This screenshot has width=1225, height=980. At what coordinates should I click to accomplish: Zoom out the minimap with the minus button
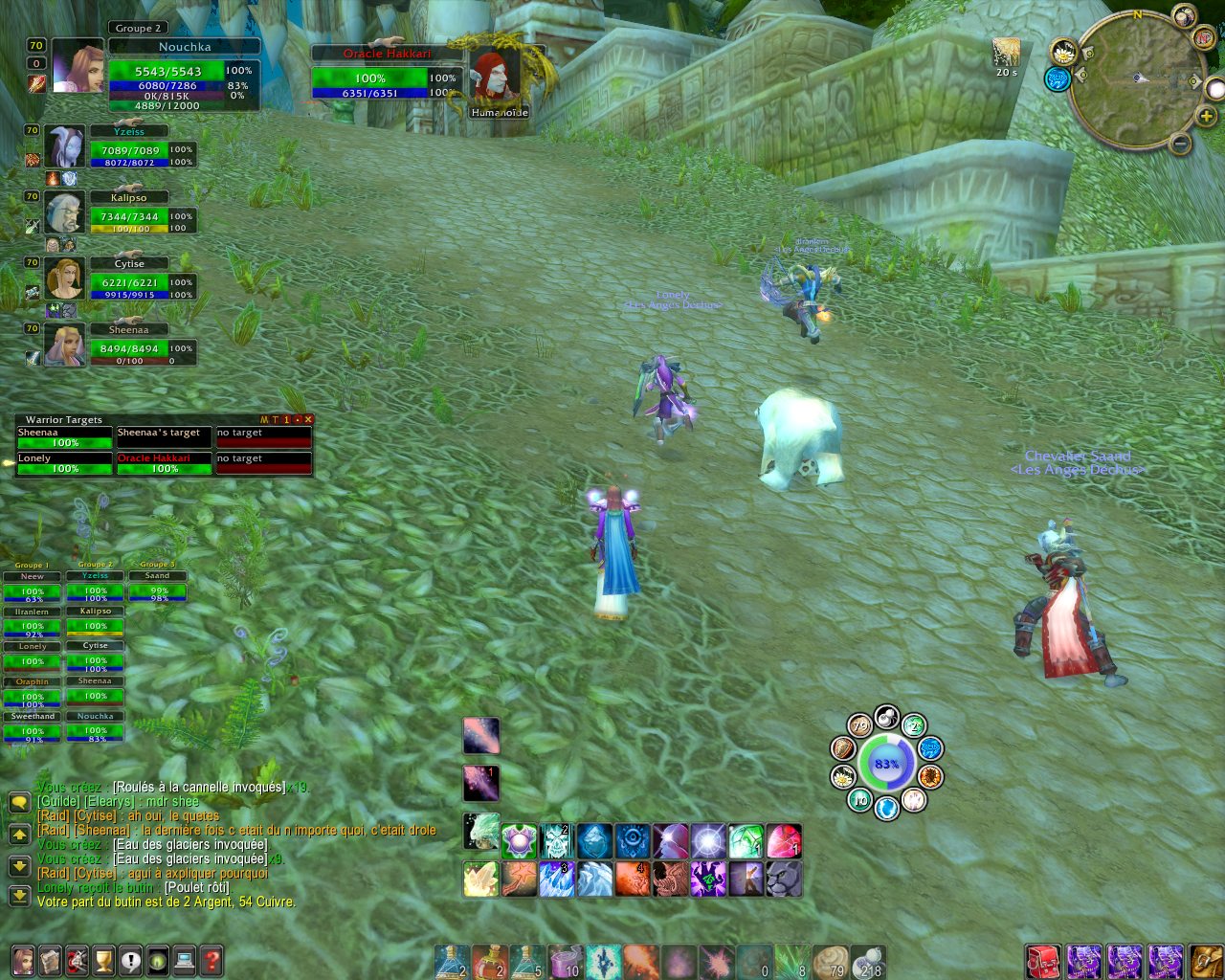coord(1180,145)
